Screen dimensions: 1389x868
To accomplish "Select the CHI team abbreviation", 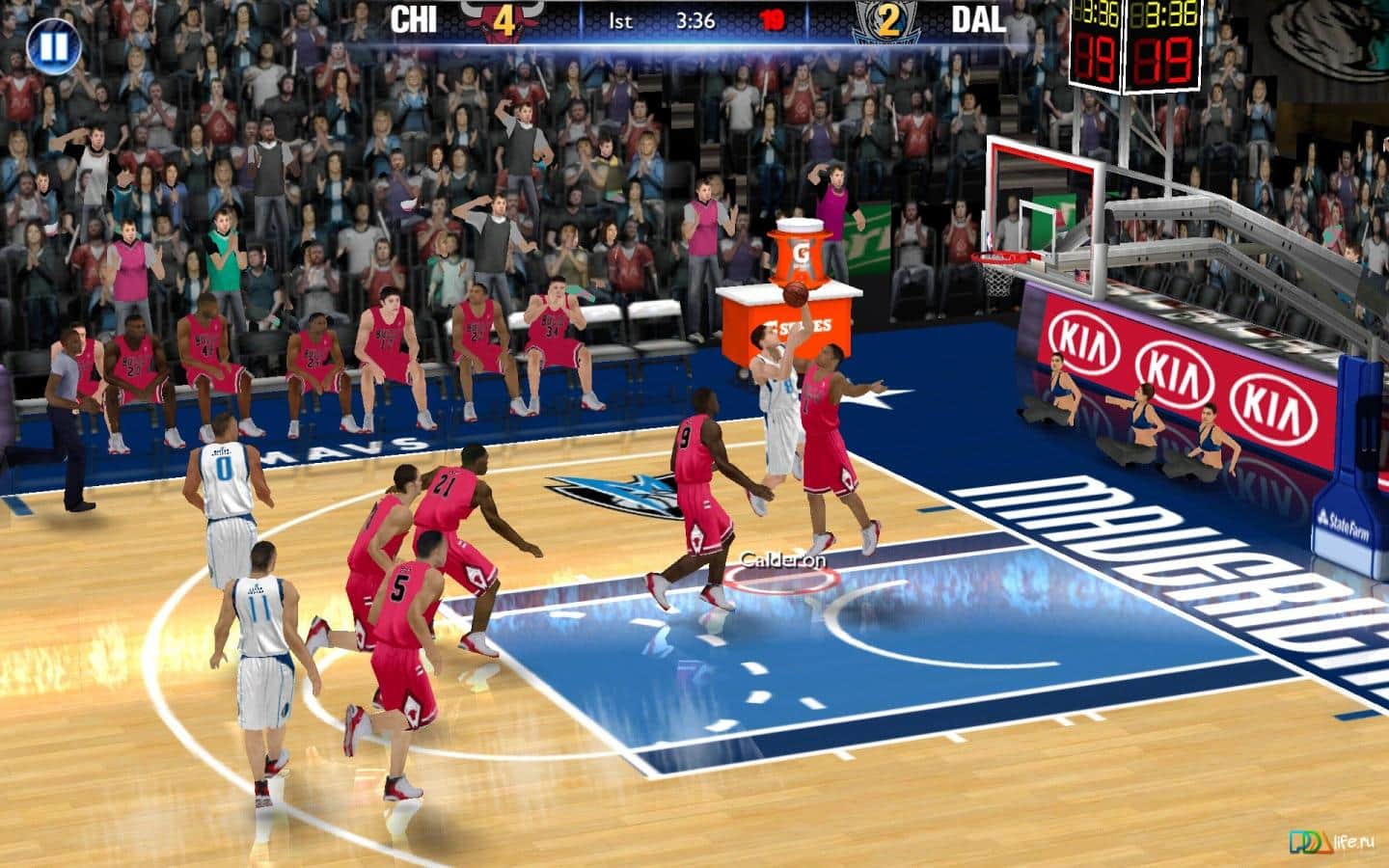I will 413,16.
